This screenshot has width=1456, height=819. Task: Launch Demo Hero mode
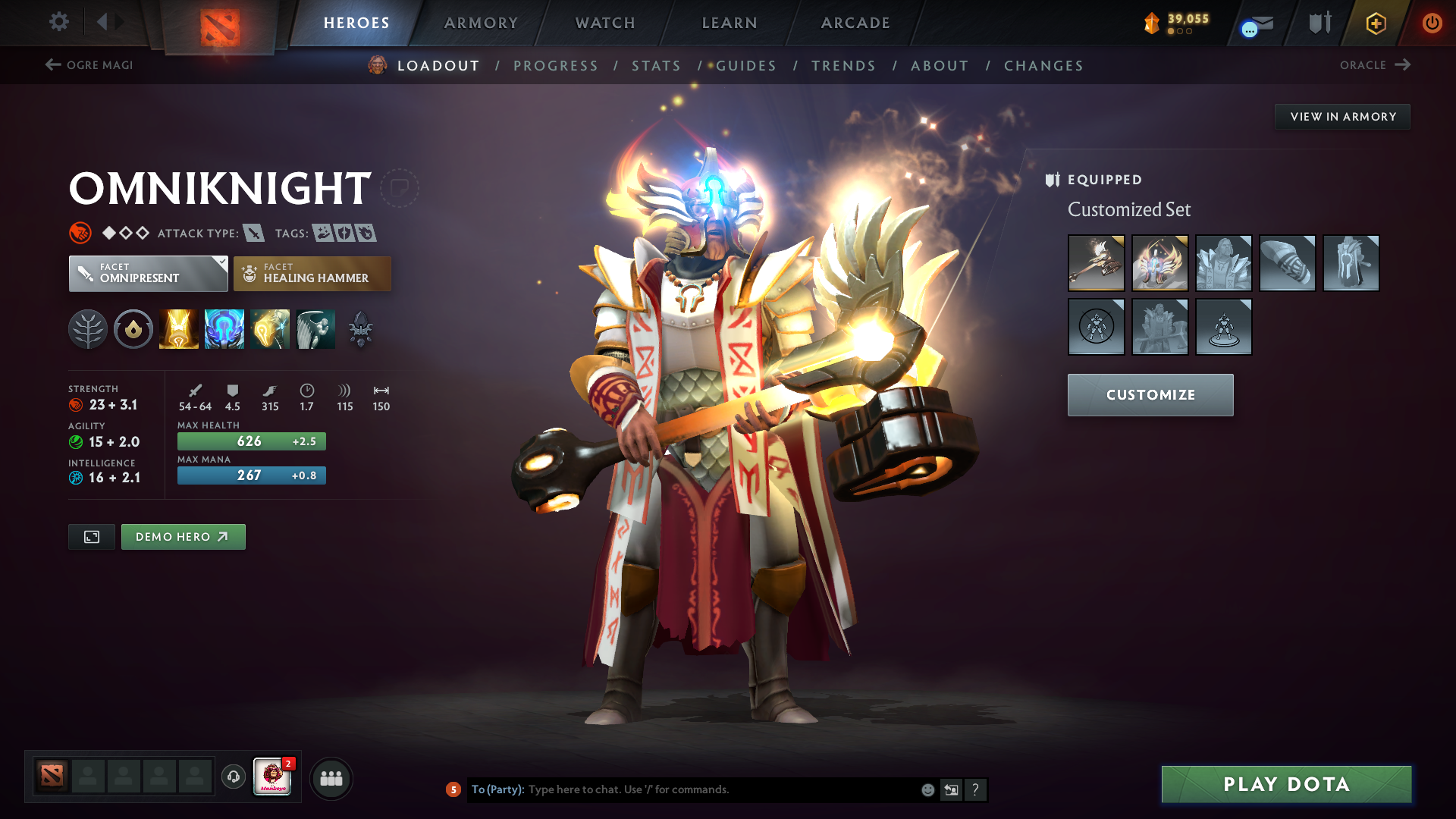[183, 537]
